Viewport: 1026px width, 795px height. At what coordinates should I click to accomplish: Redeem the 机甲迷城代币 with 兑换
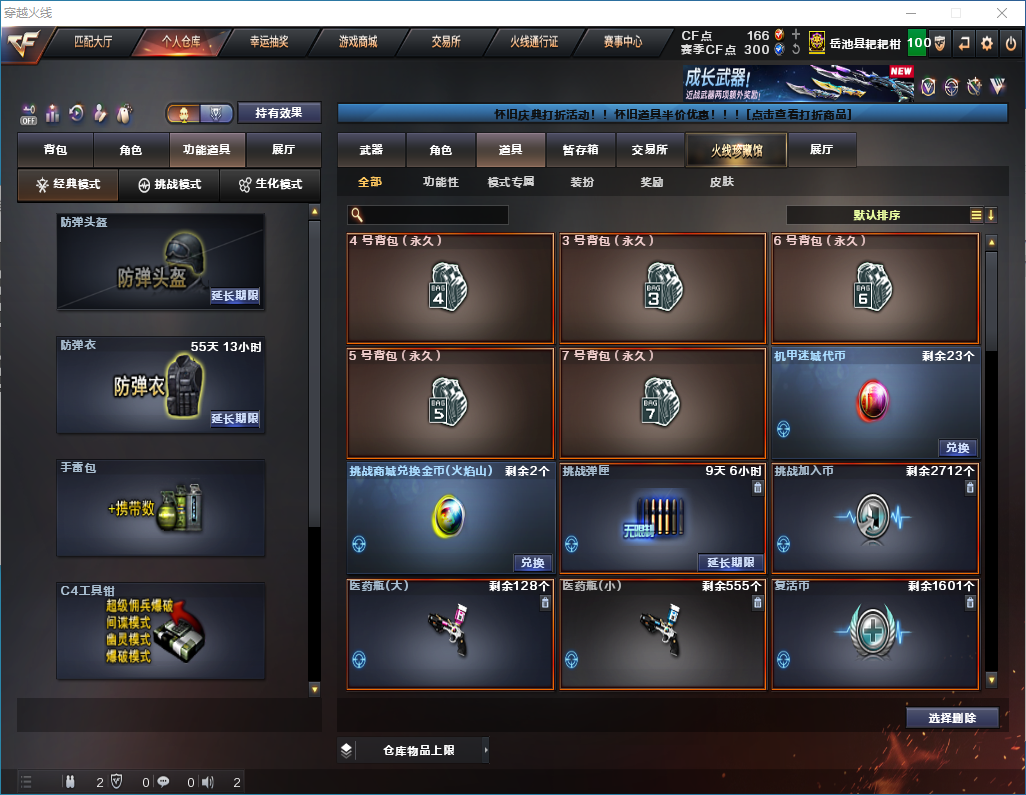point(957,448)
